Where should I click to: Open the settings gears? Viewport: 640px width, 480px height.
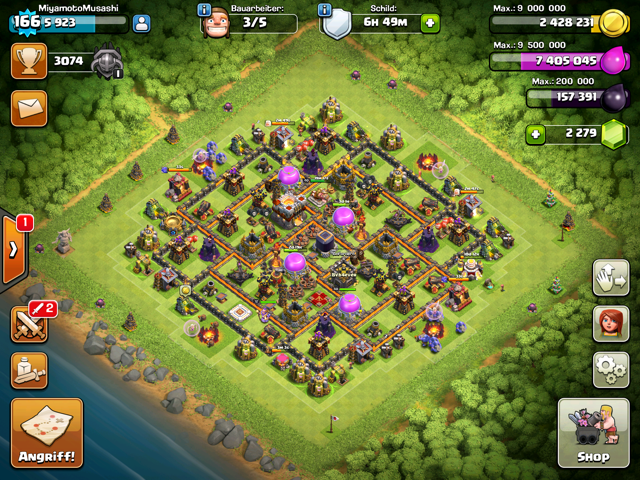point(609,369)
